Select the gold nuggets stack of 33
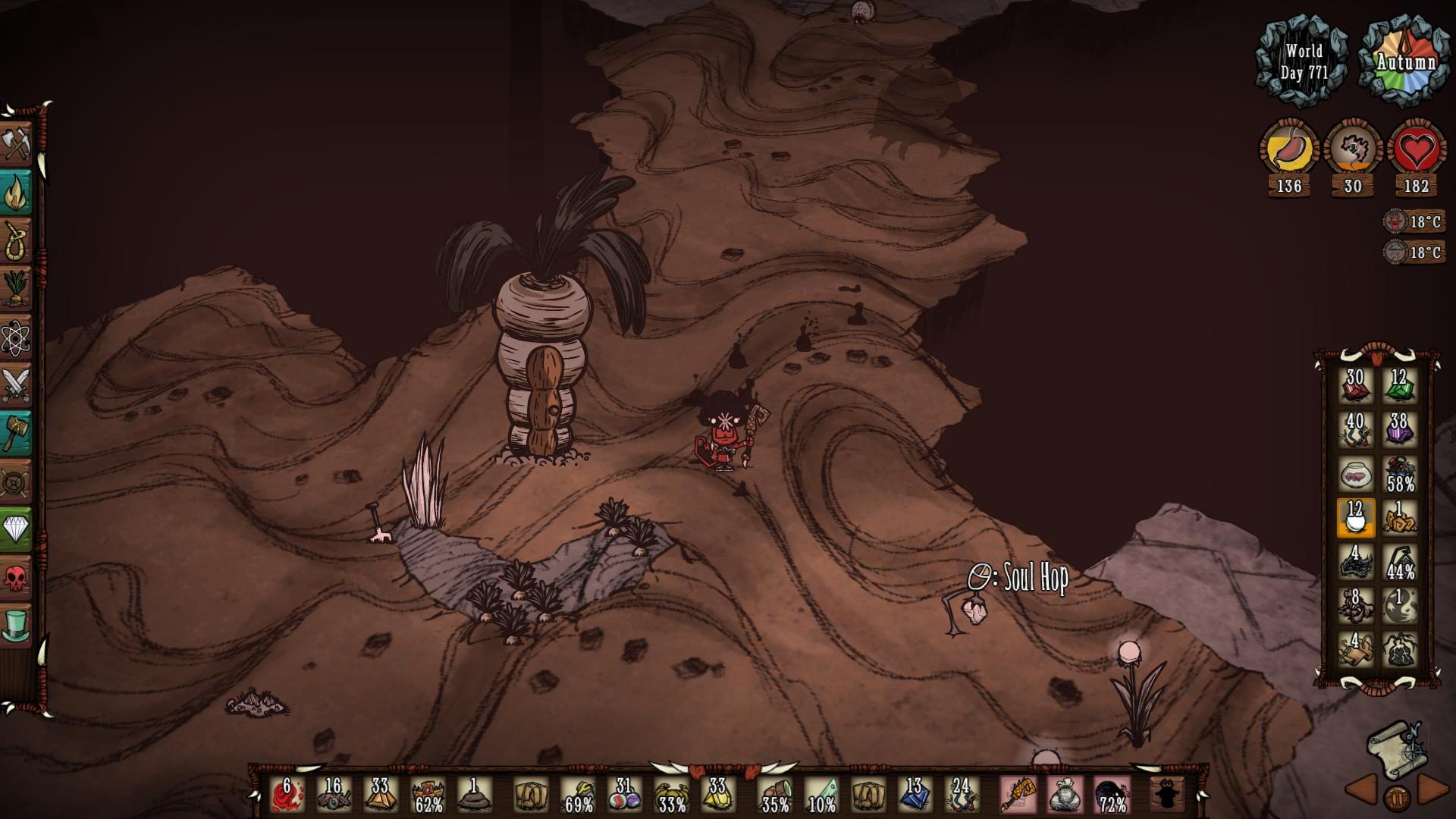The height and width of the screenshot is (819, 1456). 380,795
